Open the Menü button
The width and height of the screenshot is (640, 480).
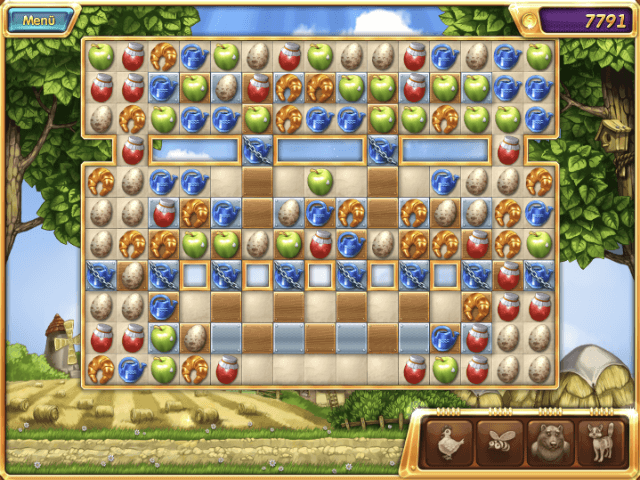[x=39, y=20]
